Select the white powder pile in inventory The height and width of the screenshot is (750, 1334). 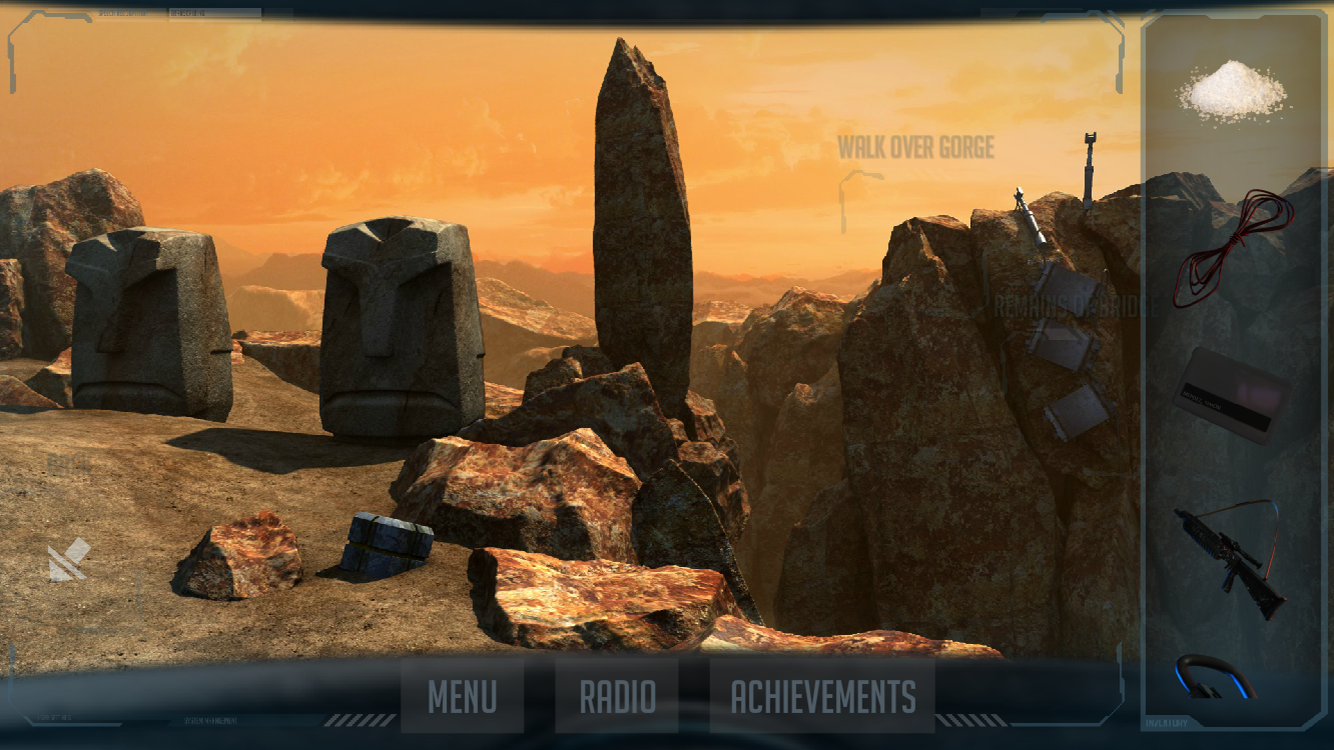click(1232, 90)
